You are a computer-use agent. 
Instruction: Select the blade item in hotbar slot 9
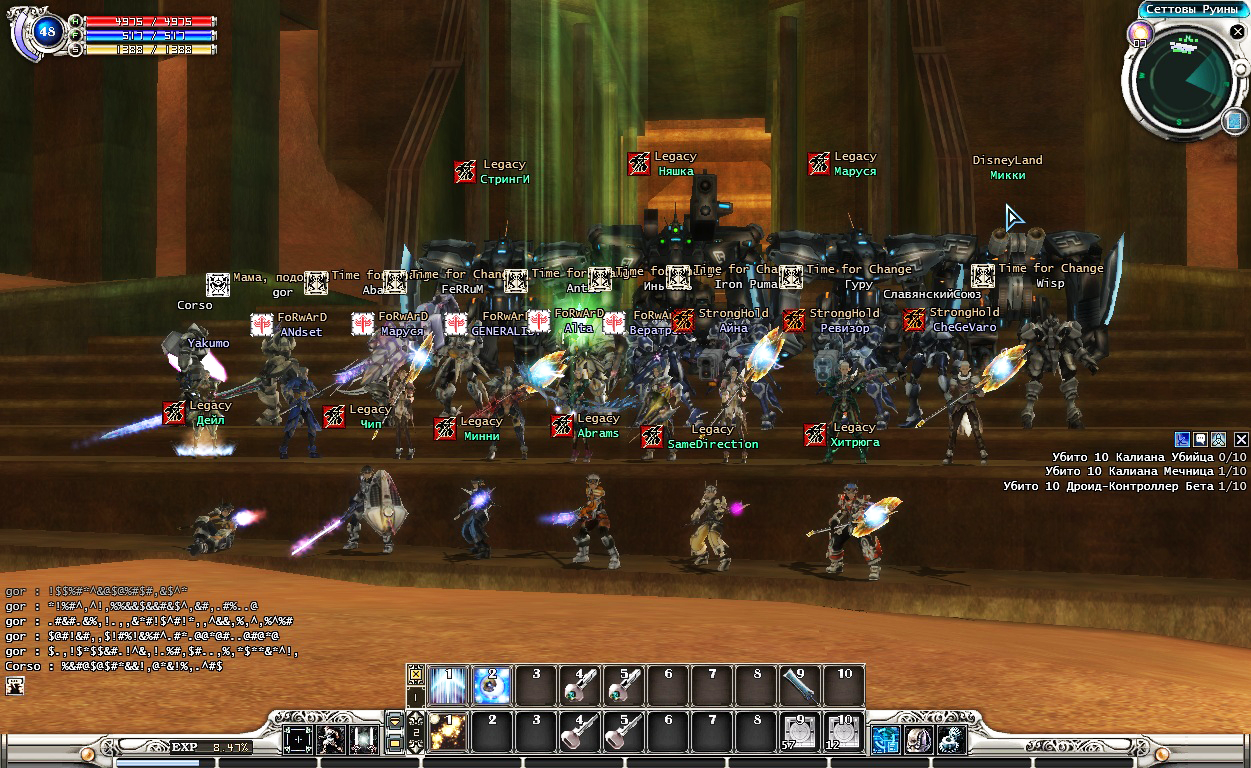800,686
